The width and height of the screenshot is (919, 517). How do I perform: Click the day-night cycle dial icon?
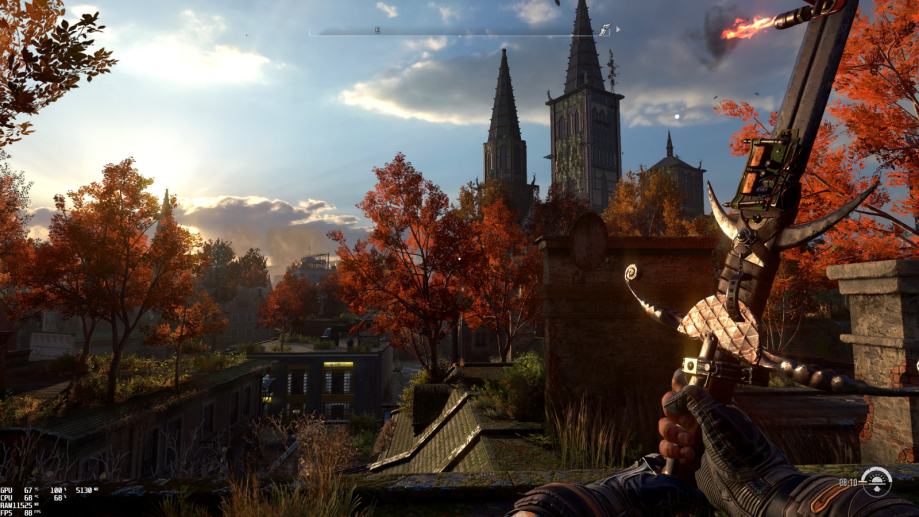point(876,481)
